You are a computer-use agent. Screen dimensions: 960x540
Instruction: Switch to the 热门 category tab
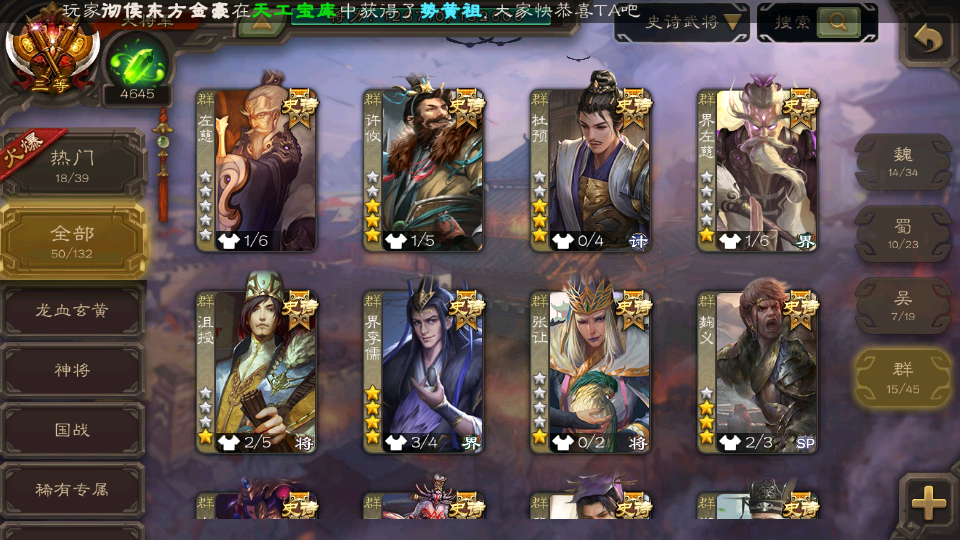72,163
